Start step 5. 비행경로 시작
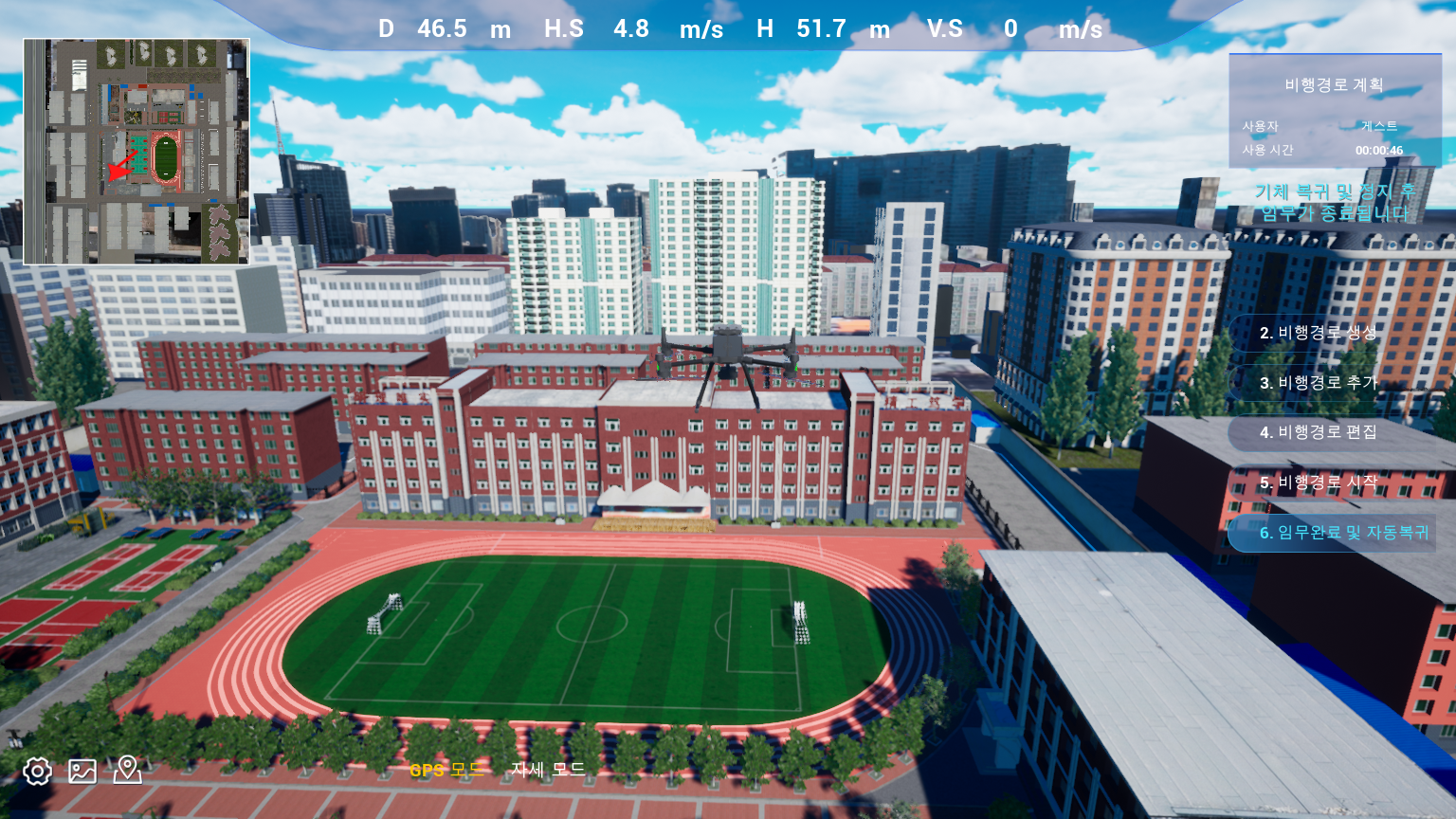This screenshot has height=819, width=1456. click(x=1318, y=482)
